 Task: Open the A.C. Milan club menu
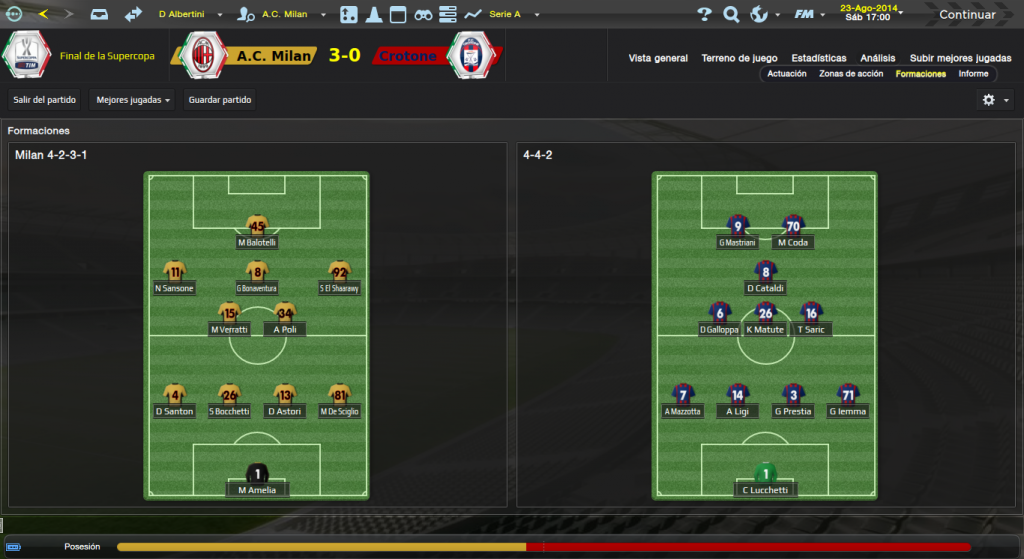[285, 15]
